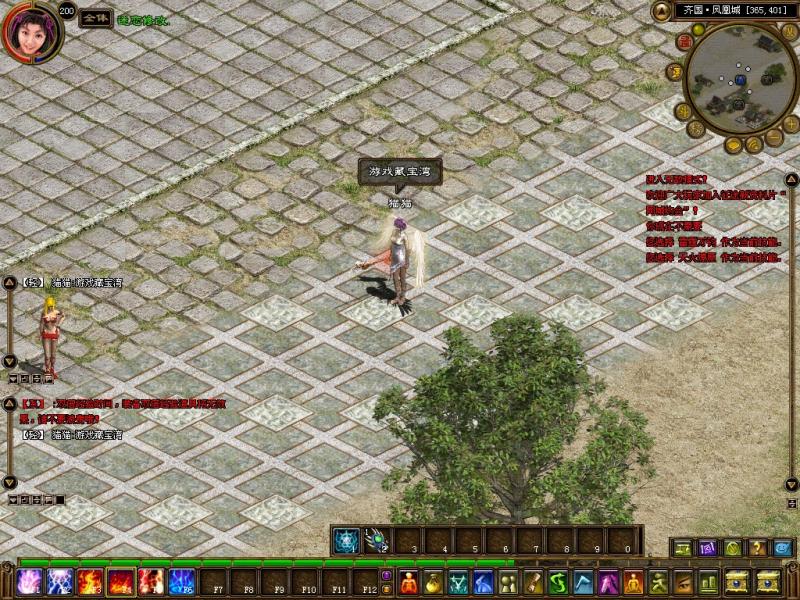The height and width of the screenshot is (600, 800).
Task: Trigger the F6 blue burst skill
Action: [x=182, y=581]
